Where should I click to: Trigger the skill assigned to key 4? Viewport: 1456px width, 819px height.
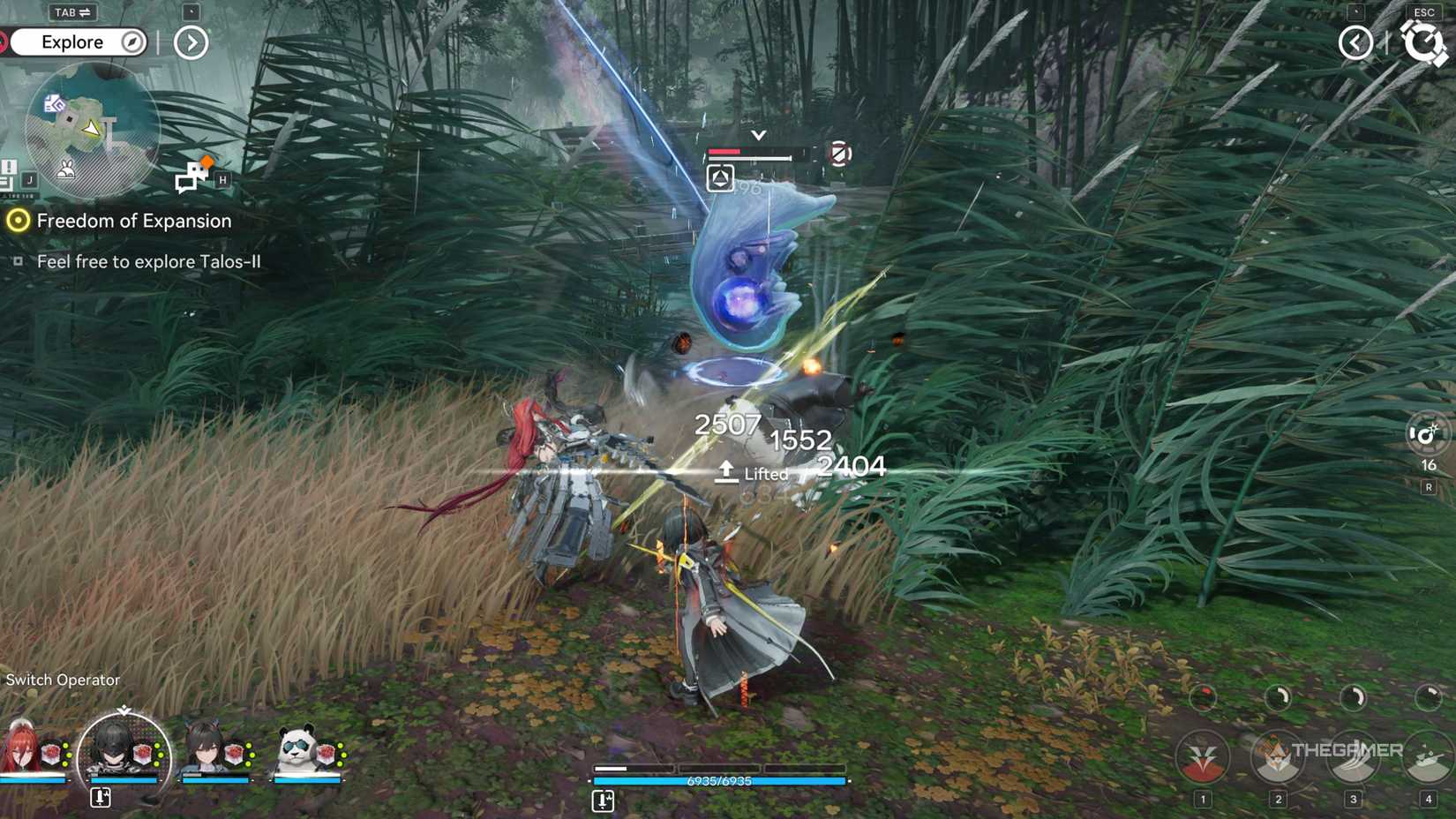1427,757
